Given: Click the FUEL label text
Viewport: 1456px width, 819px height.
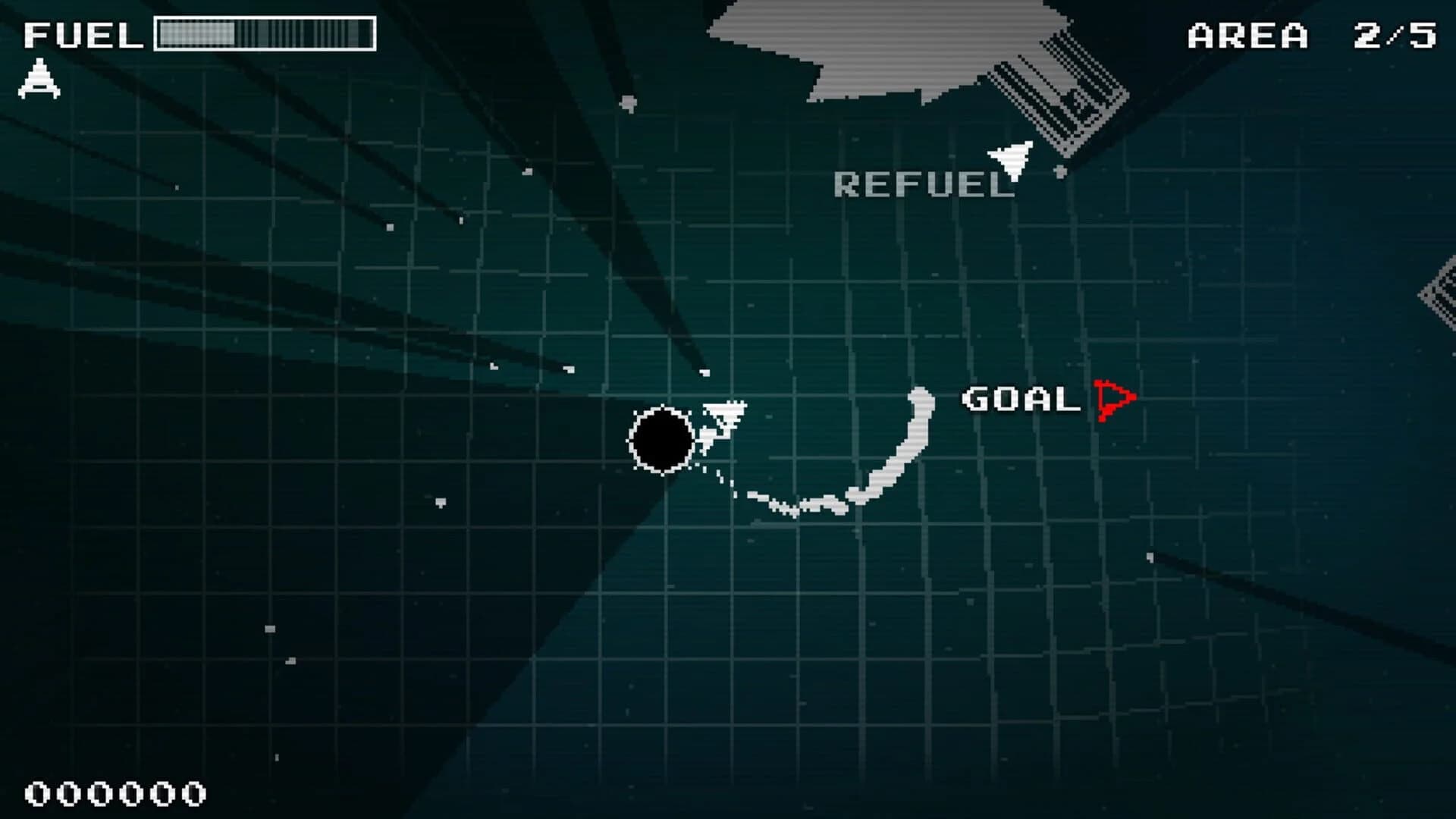Looking at the screenshot, I should click(x=83, y=33).
